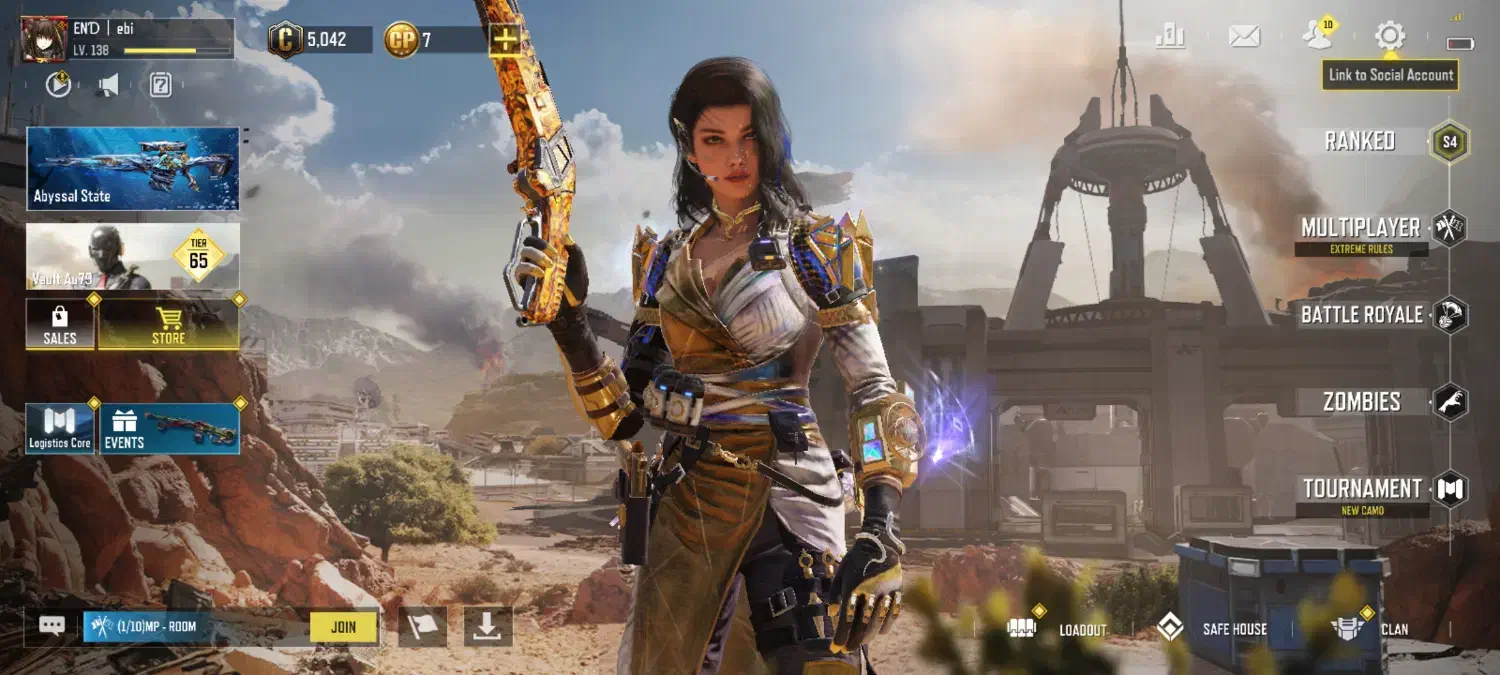Open the Ranked mode
Image resolution: width=1500 pixels, height=675 pixels.
pos(1360,141)
